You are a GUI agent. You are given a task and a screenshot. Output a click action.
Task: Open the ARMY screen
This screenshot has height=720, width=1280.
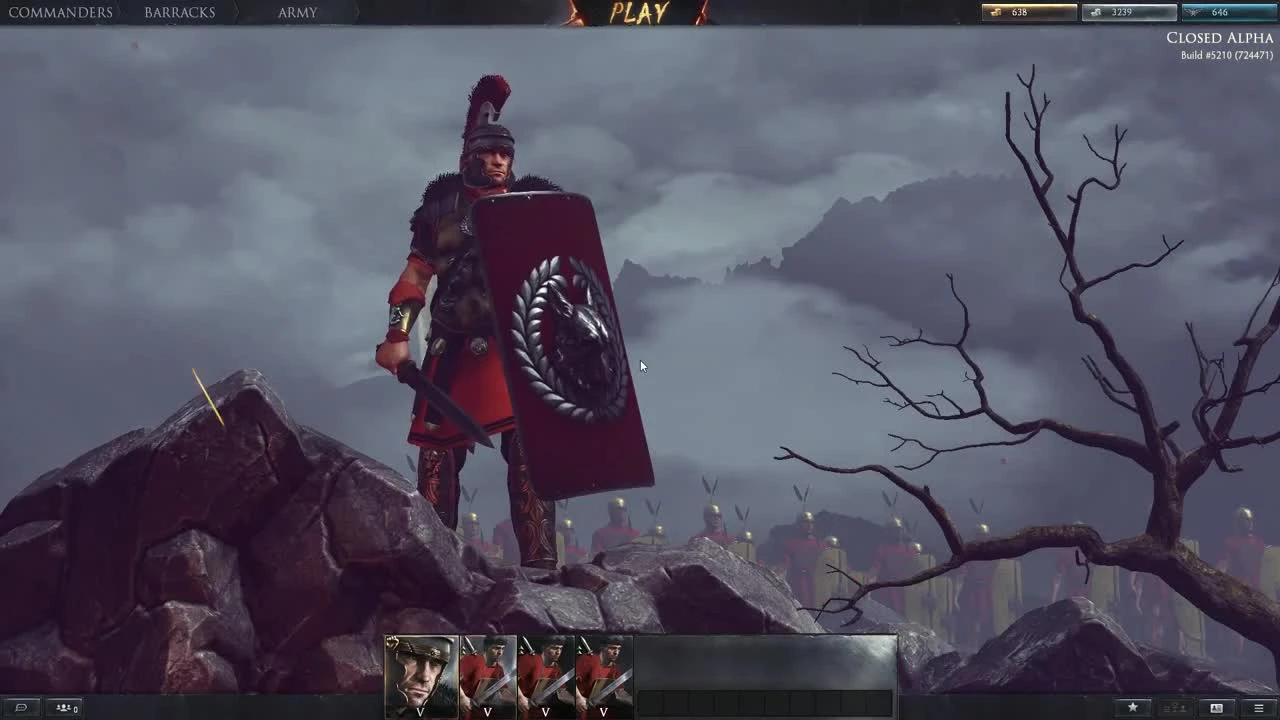coord(297,12)
